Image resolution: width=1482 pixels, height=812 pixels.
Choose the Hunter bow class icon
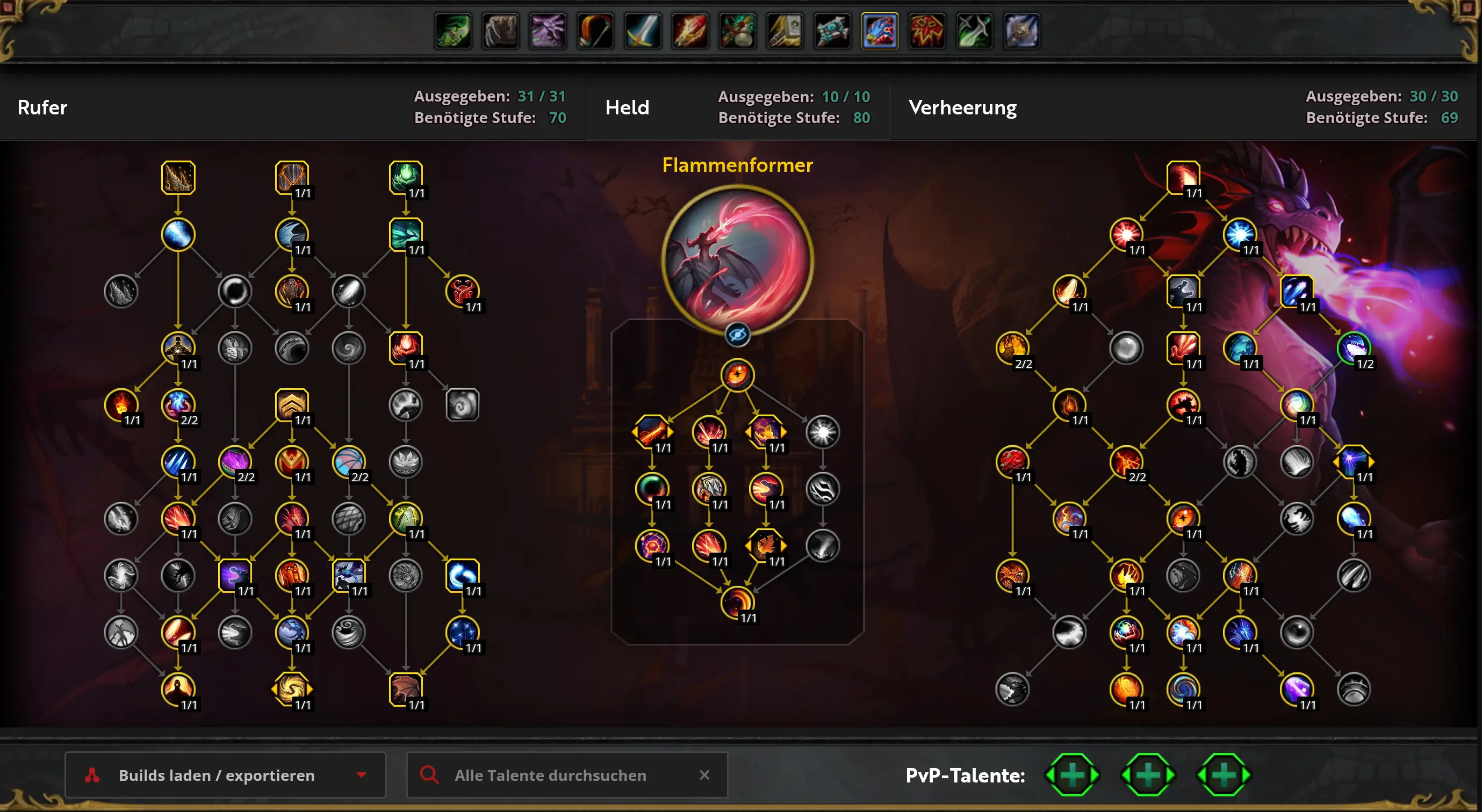click(x=595, y=31)
